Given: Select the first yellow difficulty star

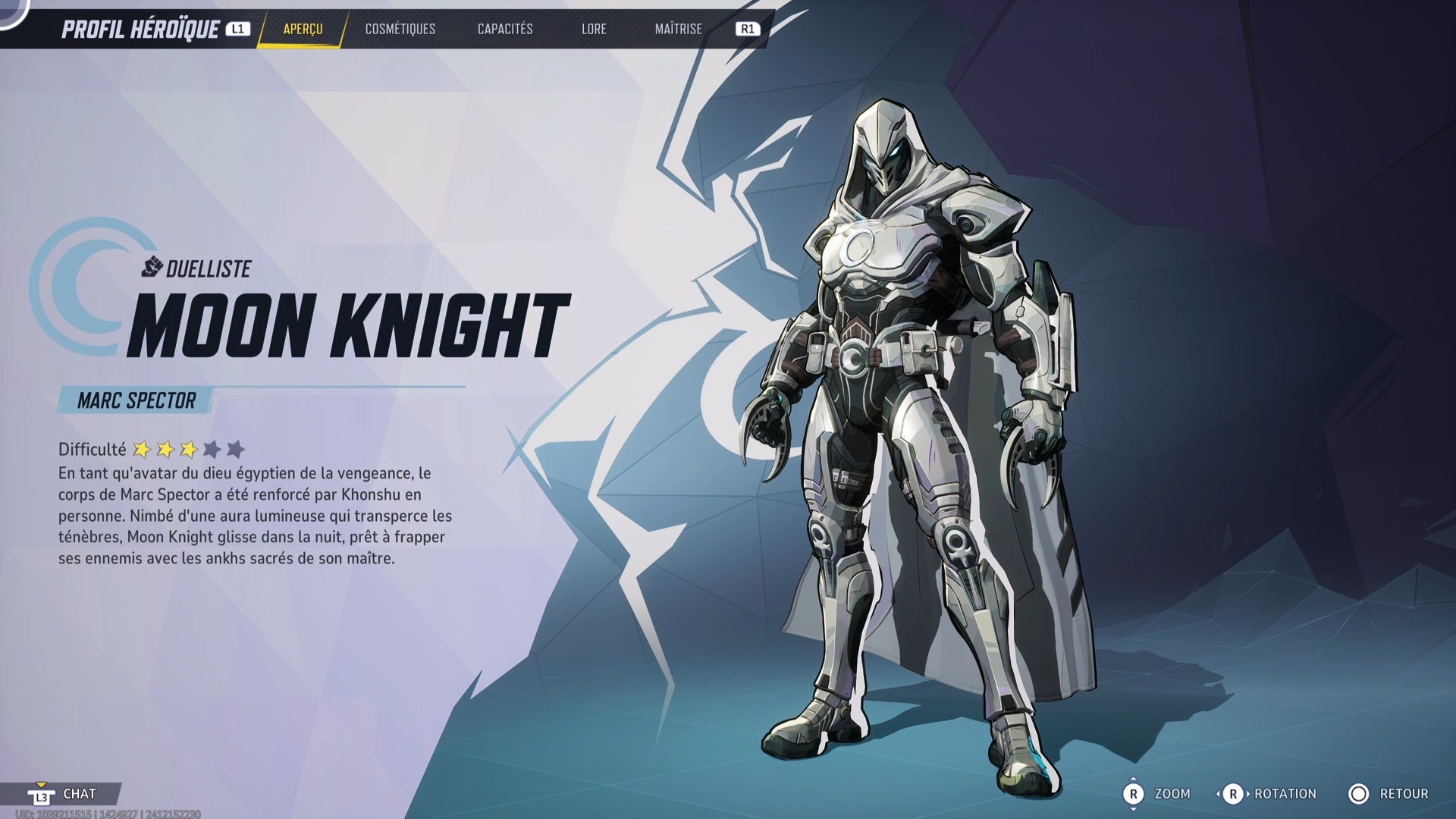Looking at the screenshot, I should point(143,449).
